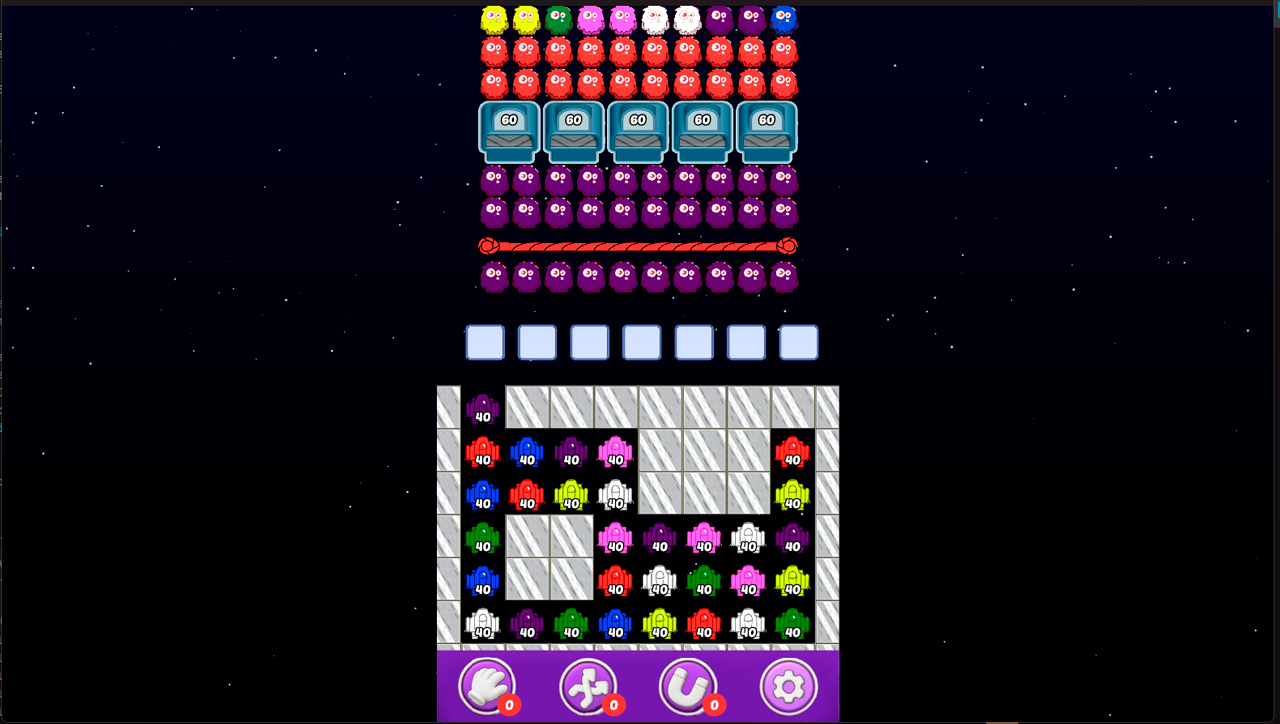This screenshot has width=1280, height=724.
Task: Click the last empty collection slot
Action: (798, 342)
